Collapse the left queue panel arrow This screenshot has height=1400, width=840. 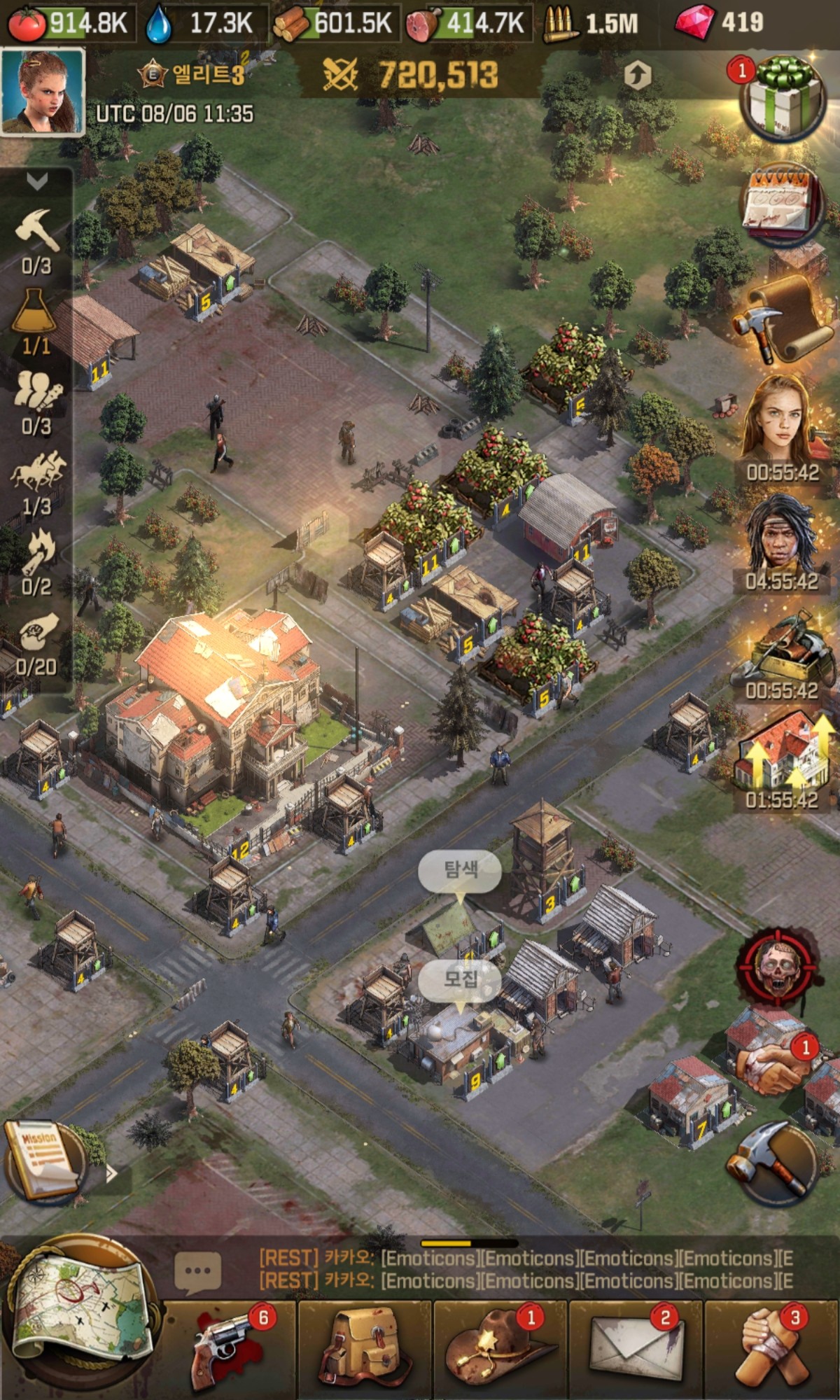(36, 182)
